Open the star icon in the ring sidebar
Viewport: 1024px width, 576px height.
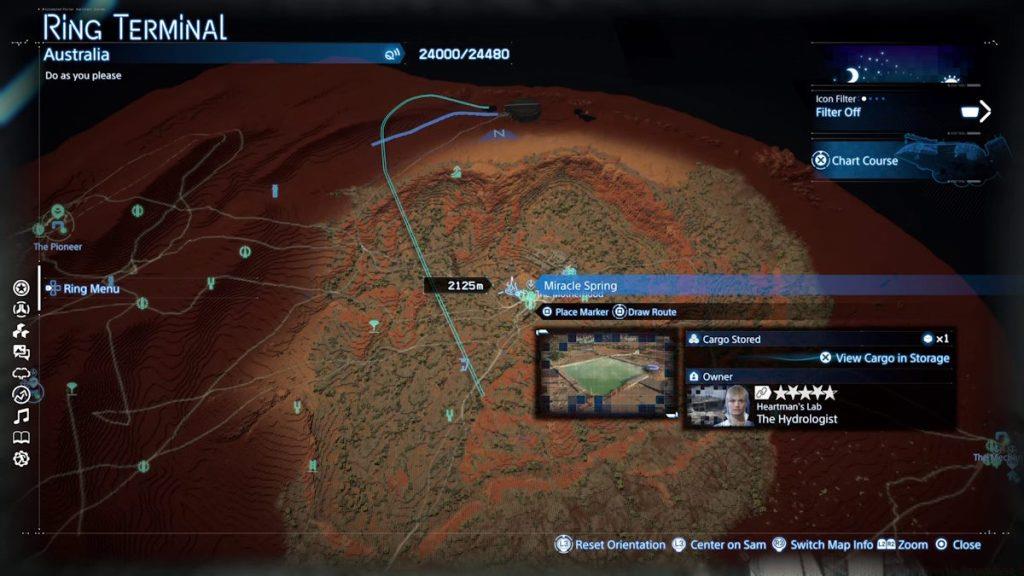point(21,288)
